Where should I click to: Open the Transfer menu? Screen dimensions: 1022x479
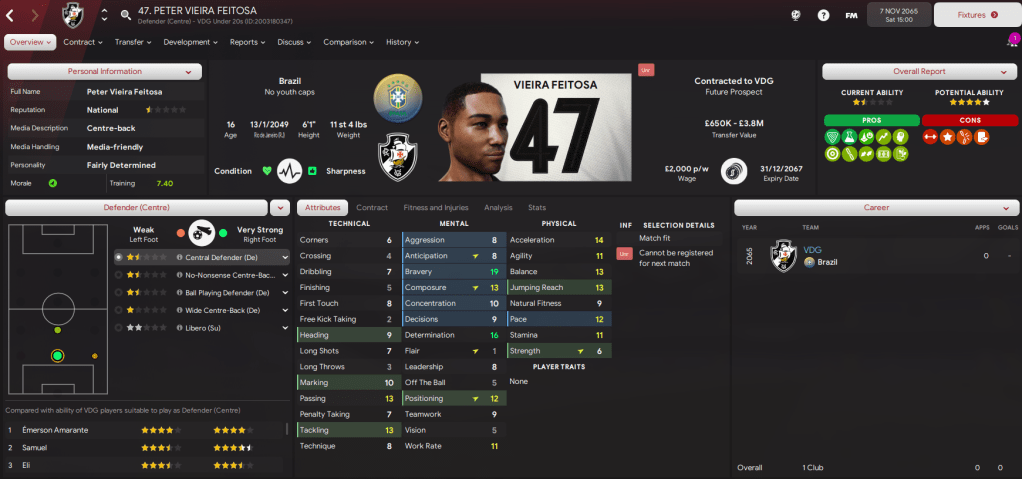133,42
